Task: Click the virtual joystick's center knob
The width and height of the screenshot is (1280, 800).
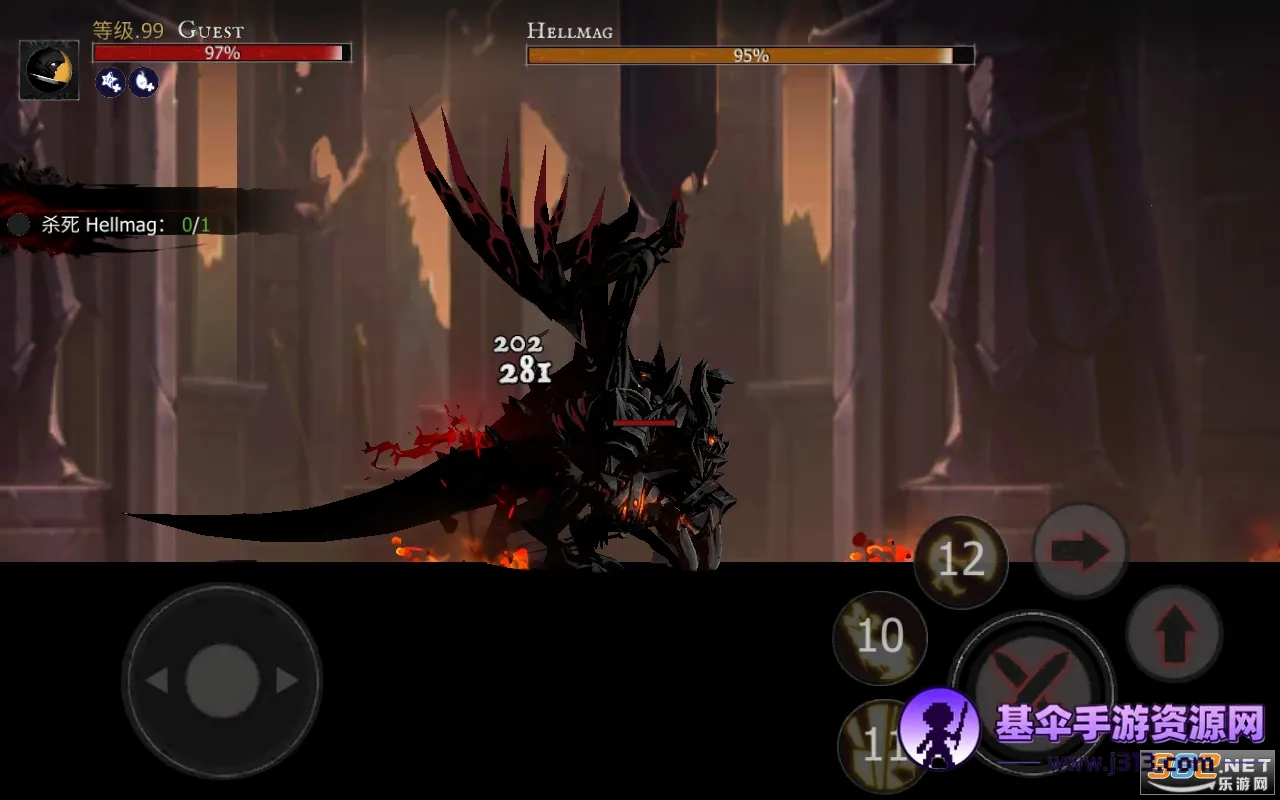Action: click(x=222, y=681)
